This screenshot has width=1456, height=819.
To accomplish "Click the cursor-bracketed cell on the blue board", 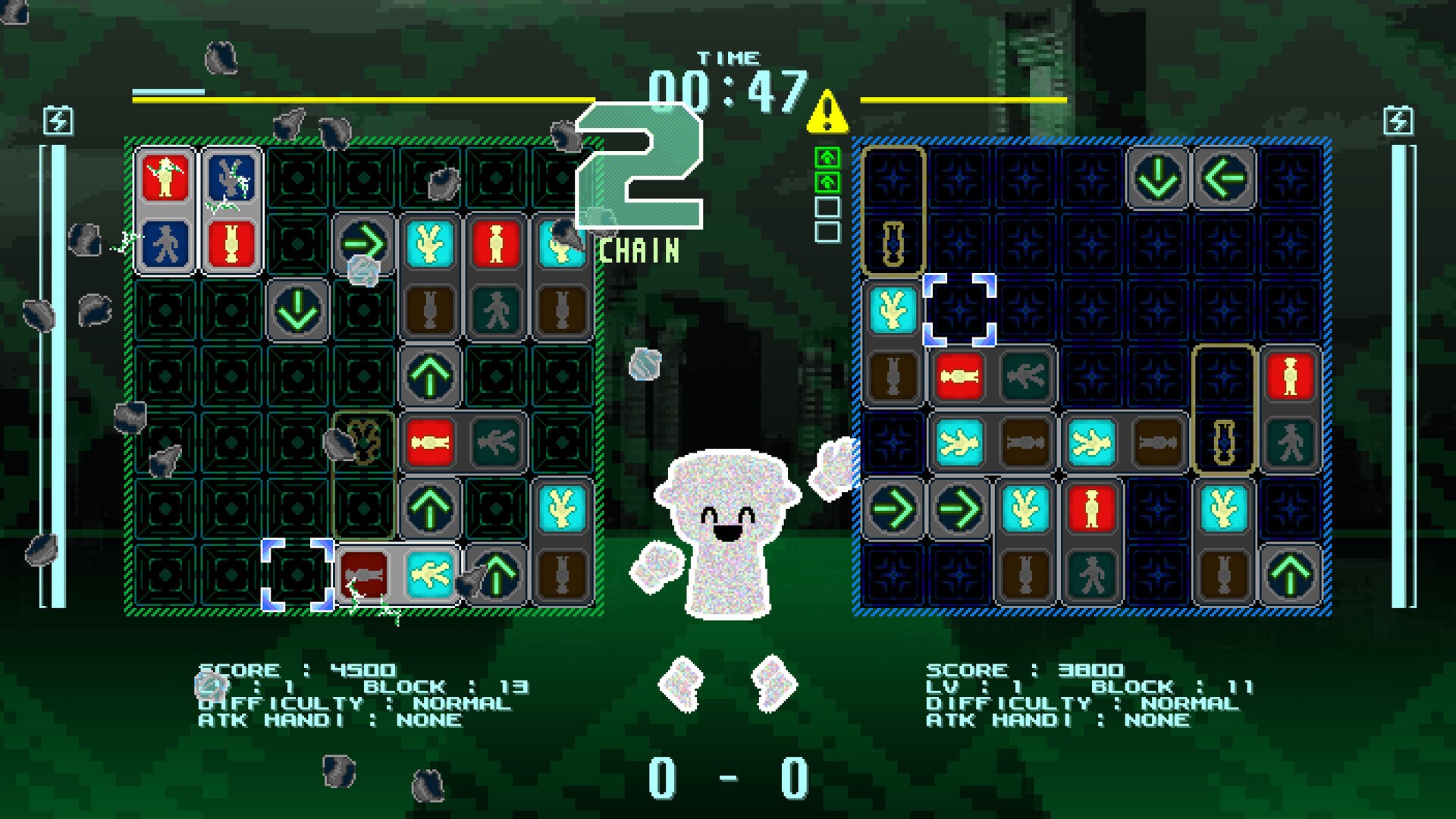I will [x=959, y=310].
